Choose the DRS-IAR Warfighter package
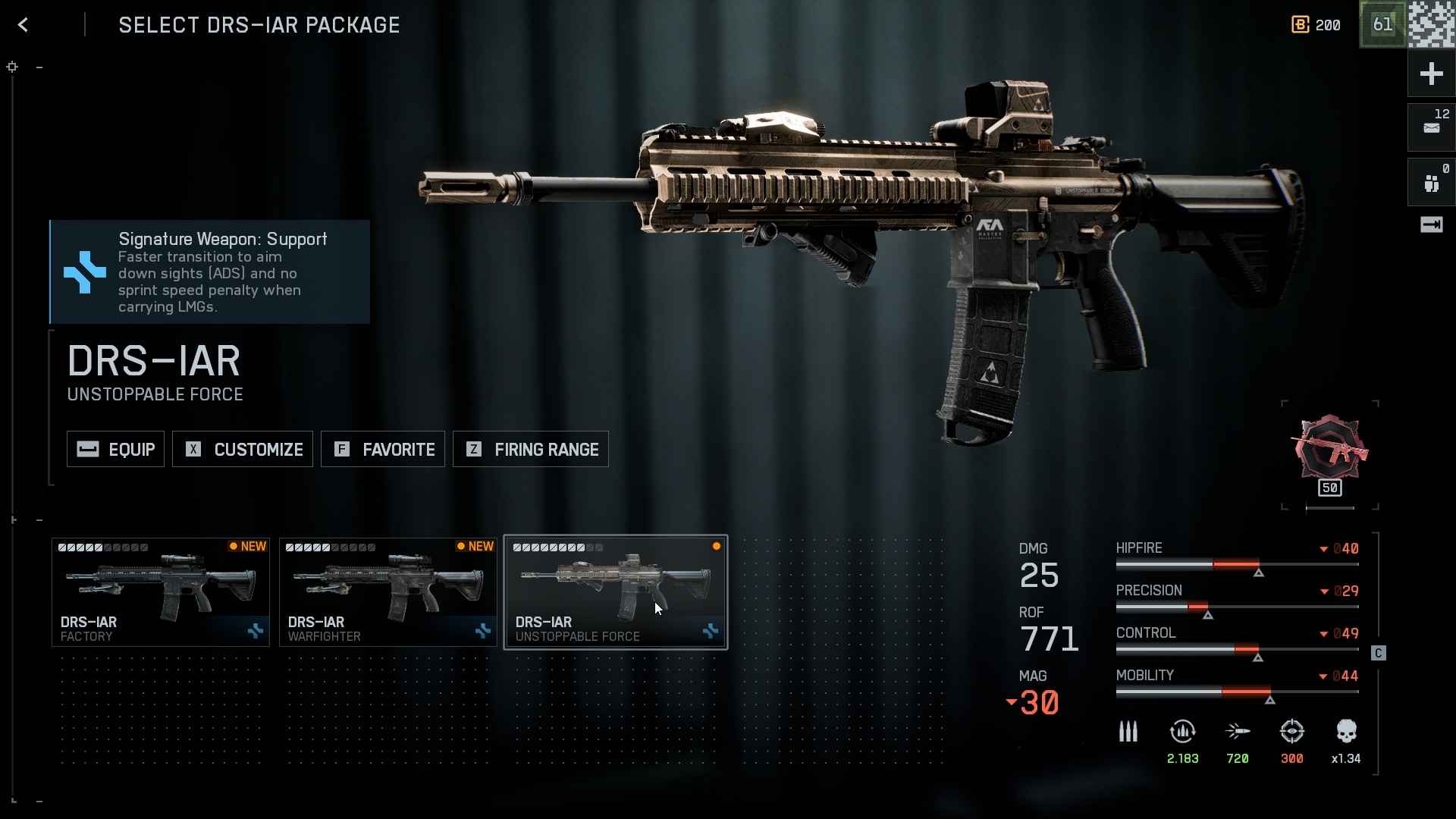Viewport: 1456px width, 819px height. pyautogui.click(x=388, y=592)
